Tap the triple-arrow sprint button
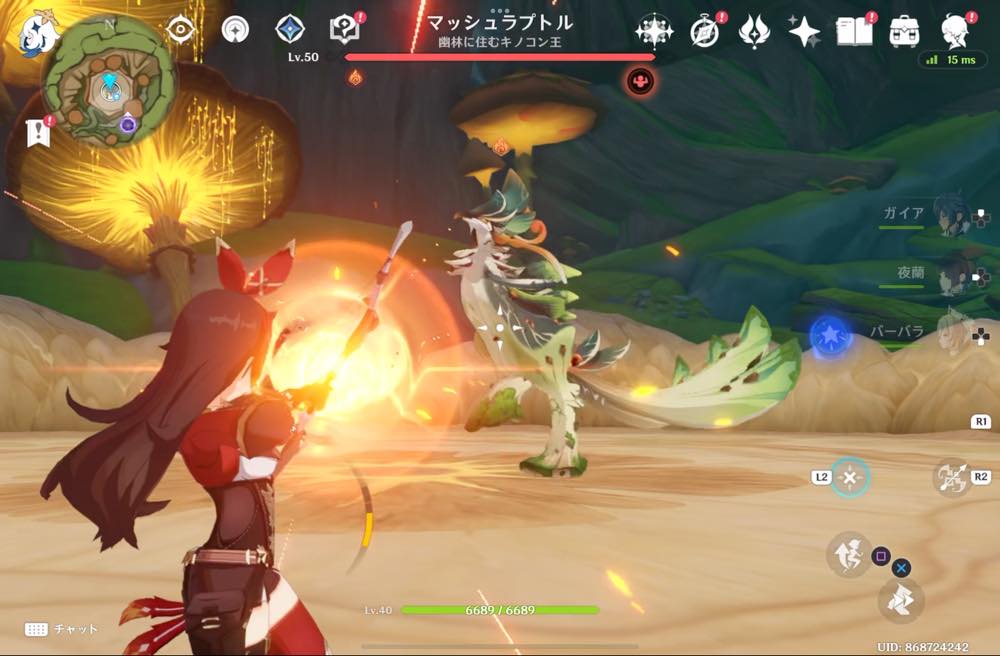1000x656 pixels. (x=901, y=600)
